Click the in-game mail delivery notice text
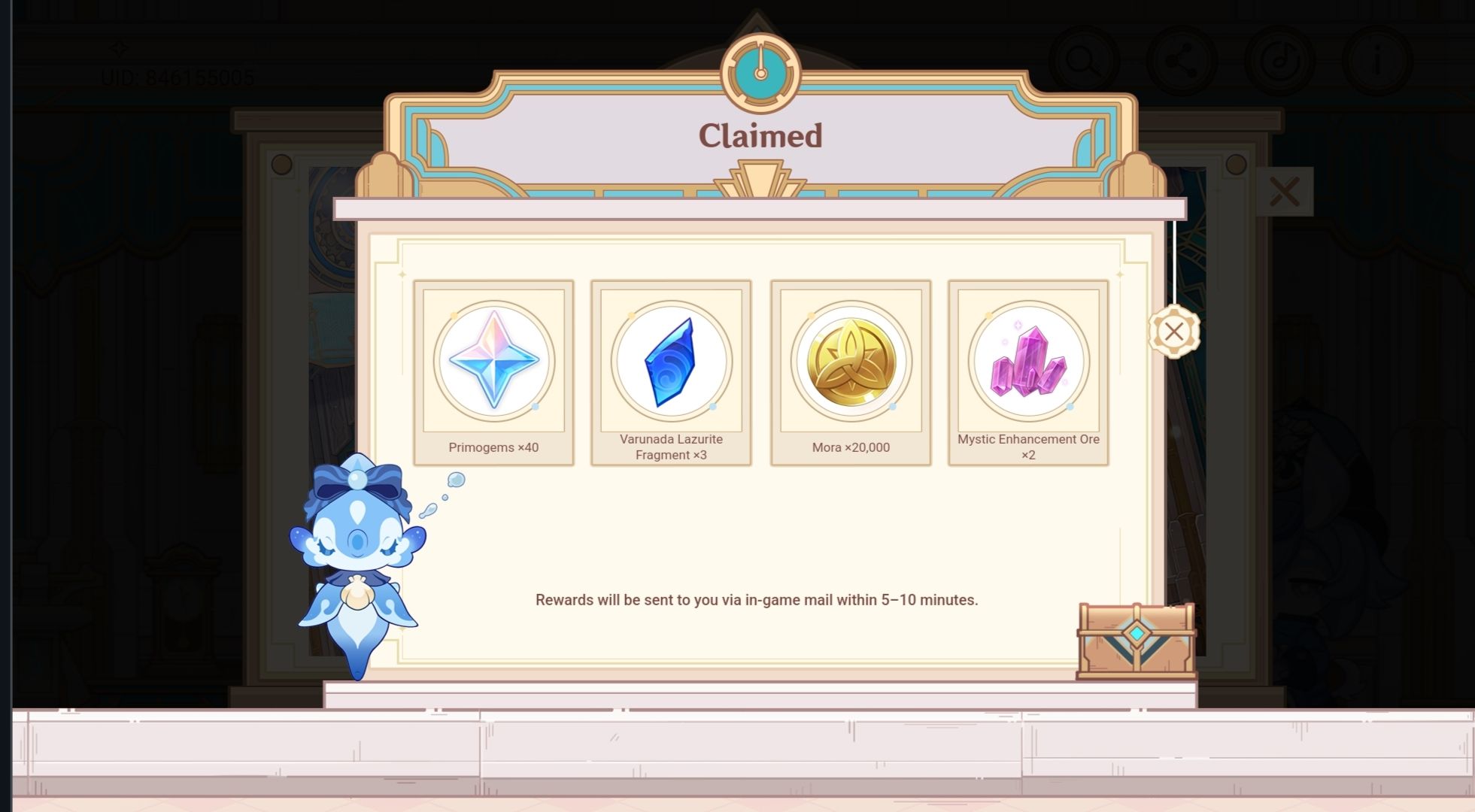This screenshot has height=812, width=1475. click(x=757, y=600)
